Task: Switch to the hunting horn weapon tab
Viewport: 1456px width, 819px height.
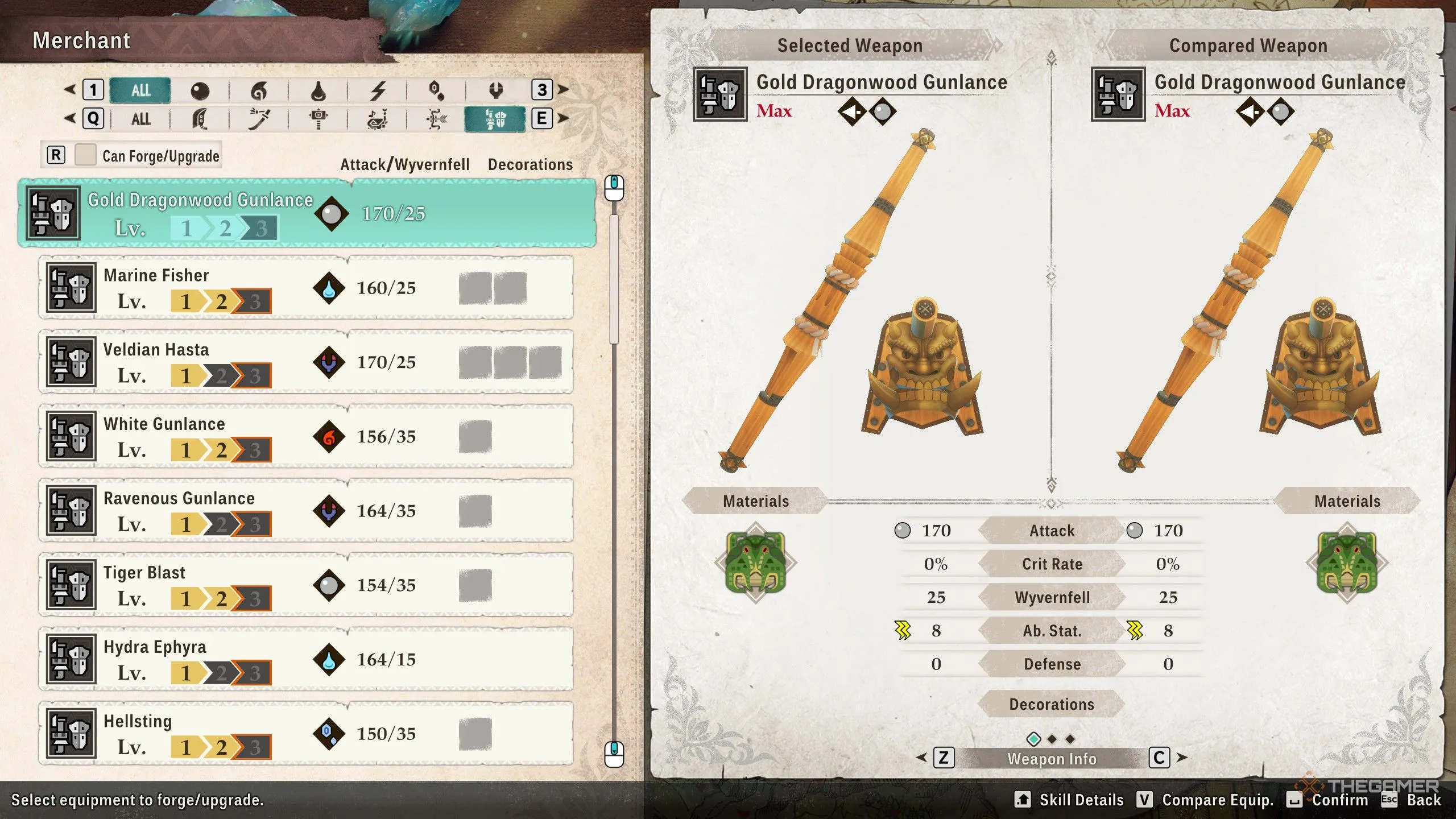Action: click(378, 119)
